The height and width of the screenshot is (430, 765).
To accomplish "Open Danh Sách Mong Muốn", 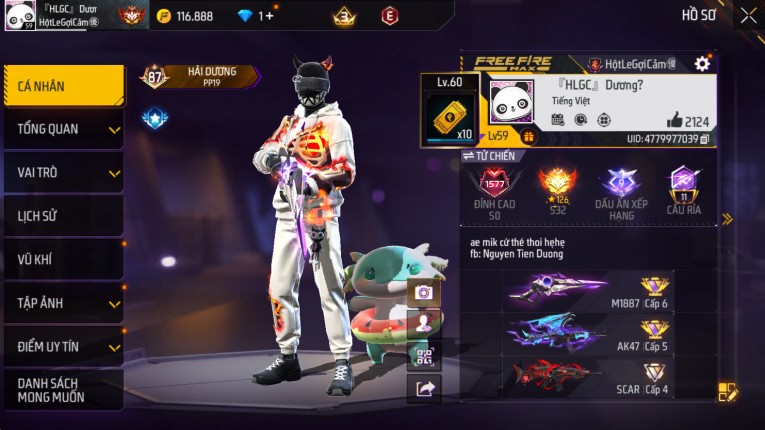I will (64, 390).
